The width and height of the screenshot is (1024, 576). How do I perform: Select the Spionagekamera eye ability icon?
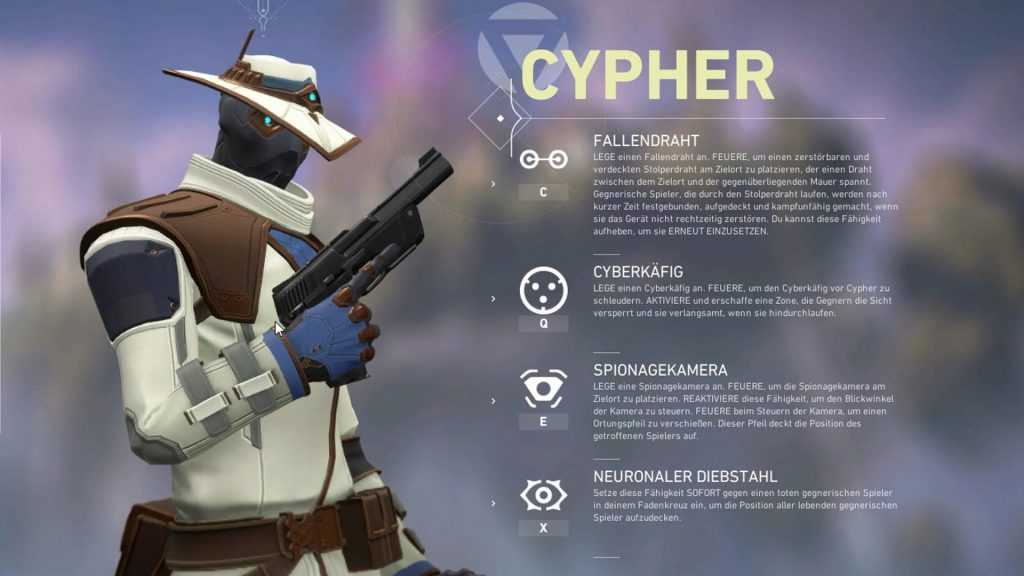click(543, 387)
